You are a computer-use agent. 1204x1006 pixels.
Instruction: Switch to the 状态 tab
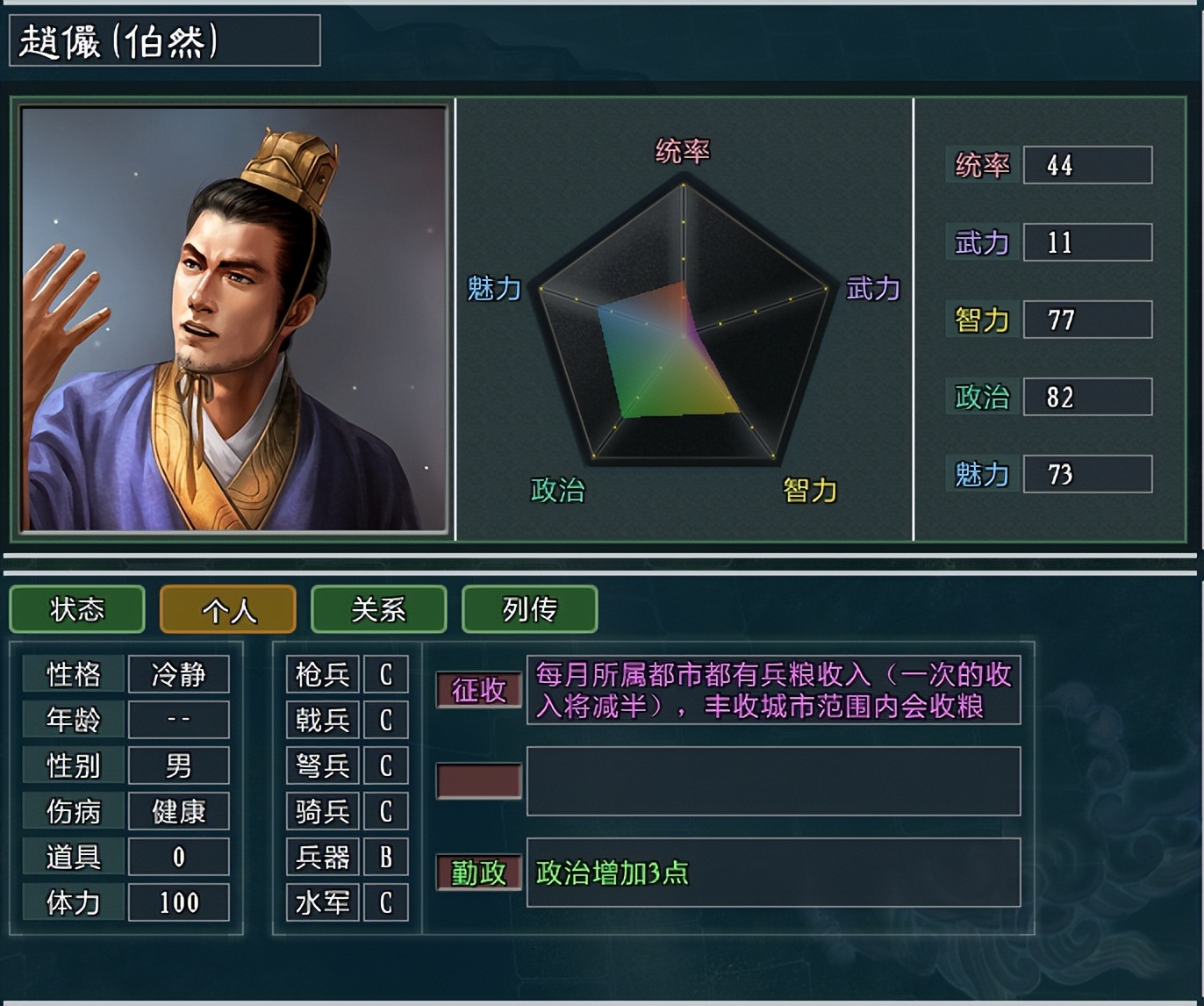point(76,608)
